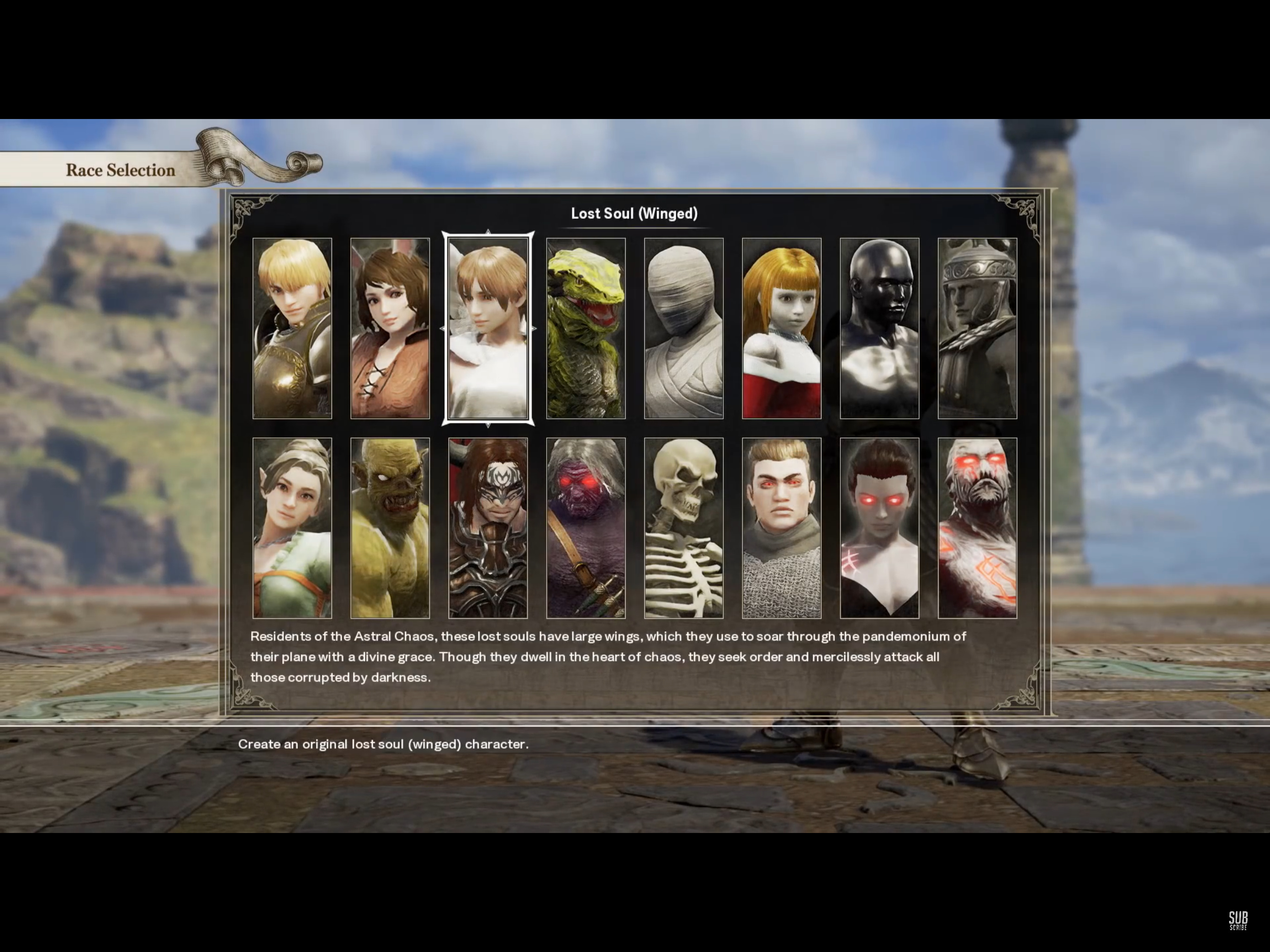Pick the skeleton race portrait
The width and height of the screenshot is (1270, 952).
[684, 528]
